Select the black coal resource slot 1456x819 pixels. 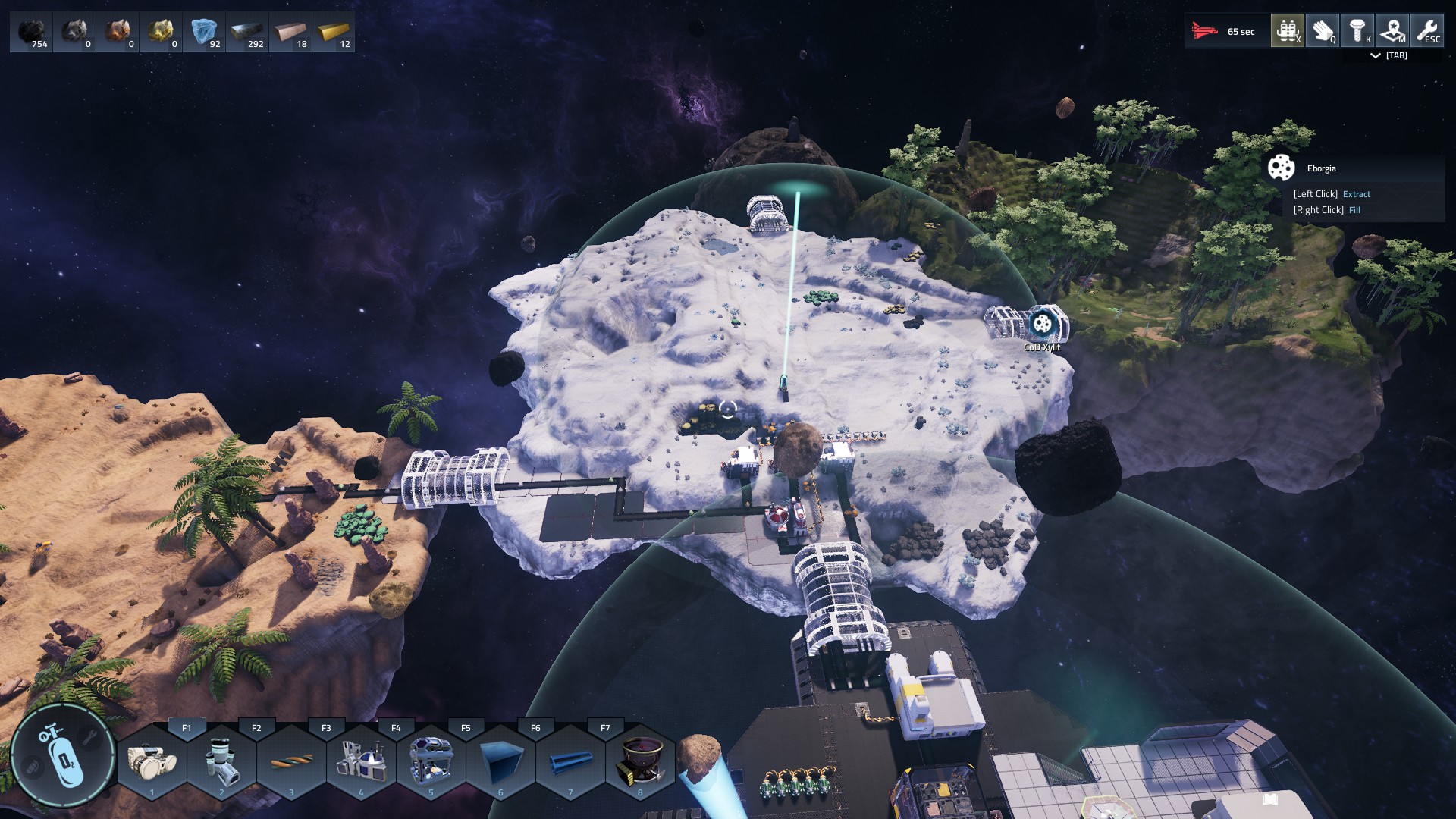31,32
